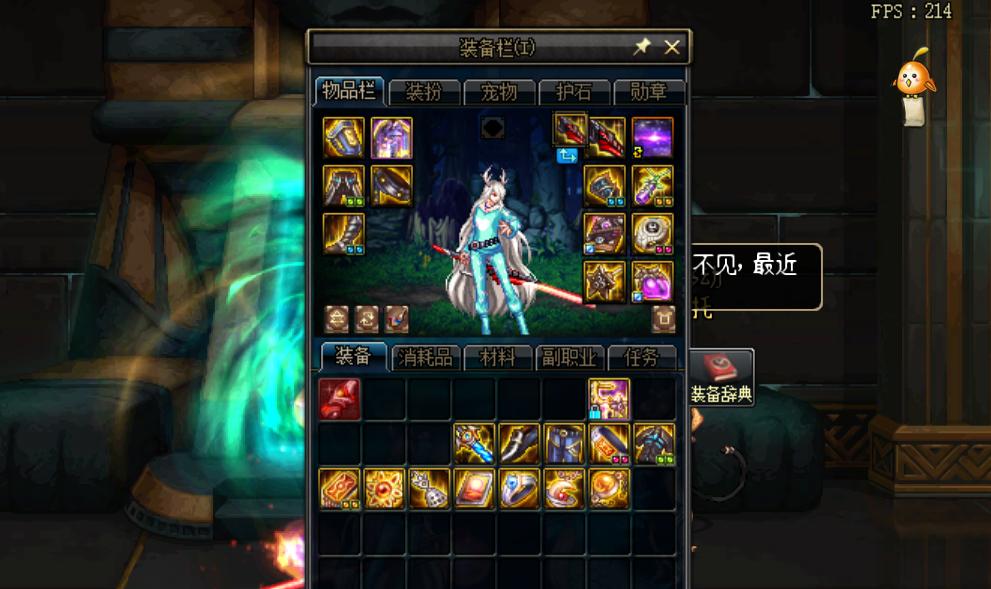Click the equipped purple potion flask slot
This screenshot has height=589, width=991.
652,282
